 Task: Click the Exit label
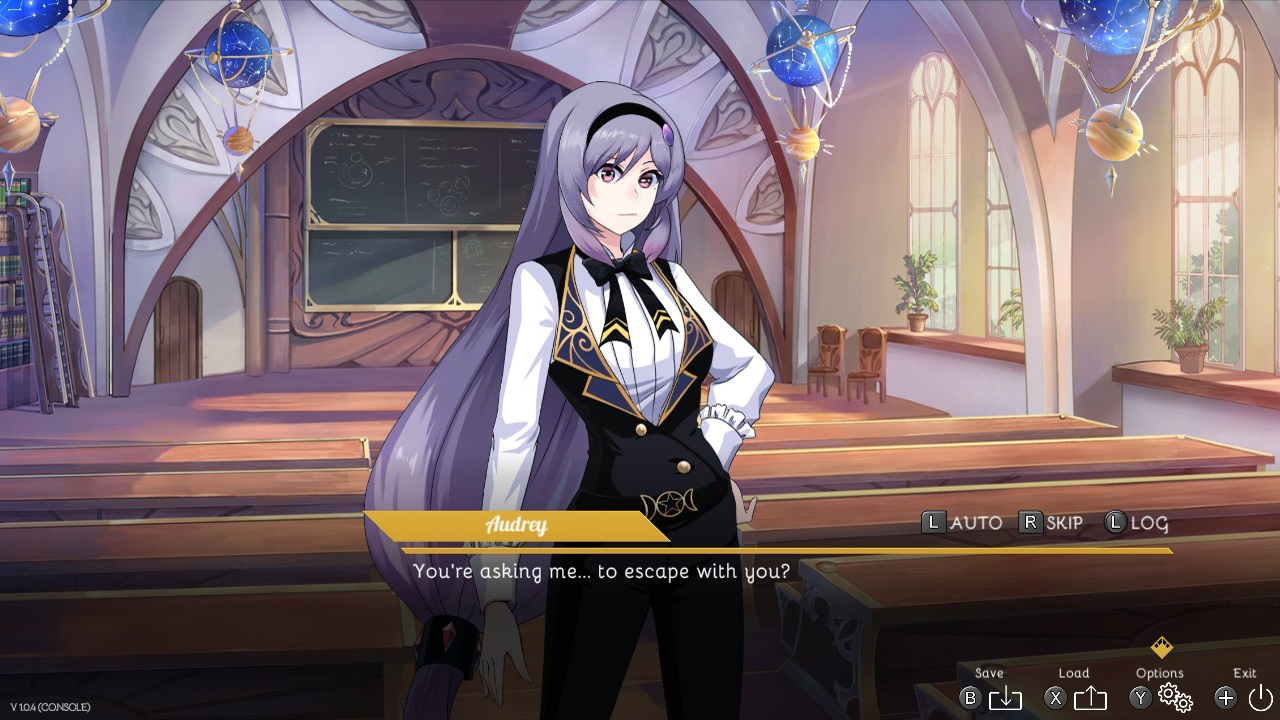1243,673
